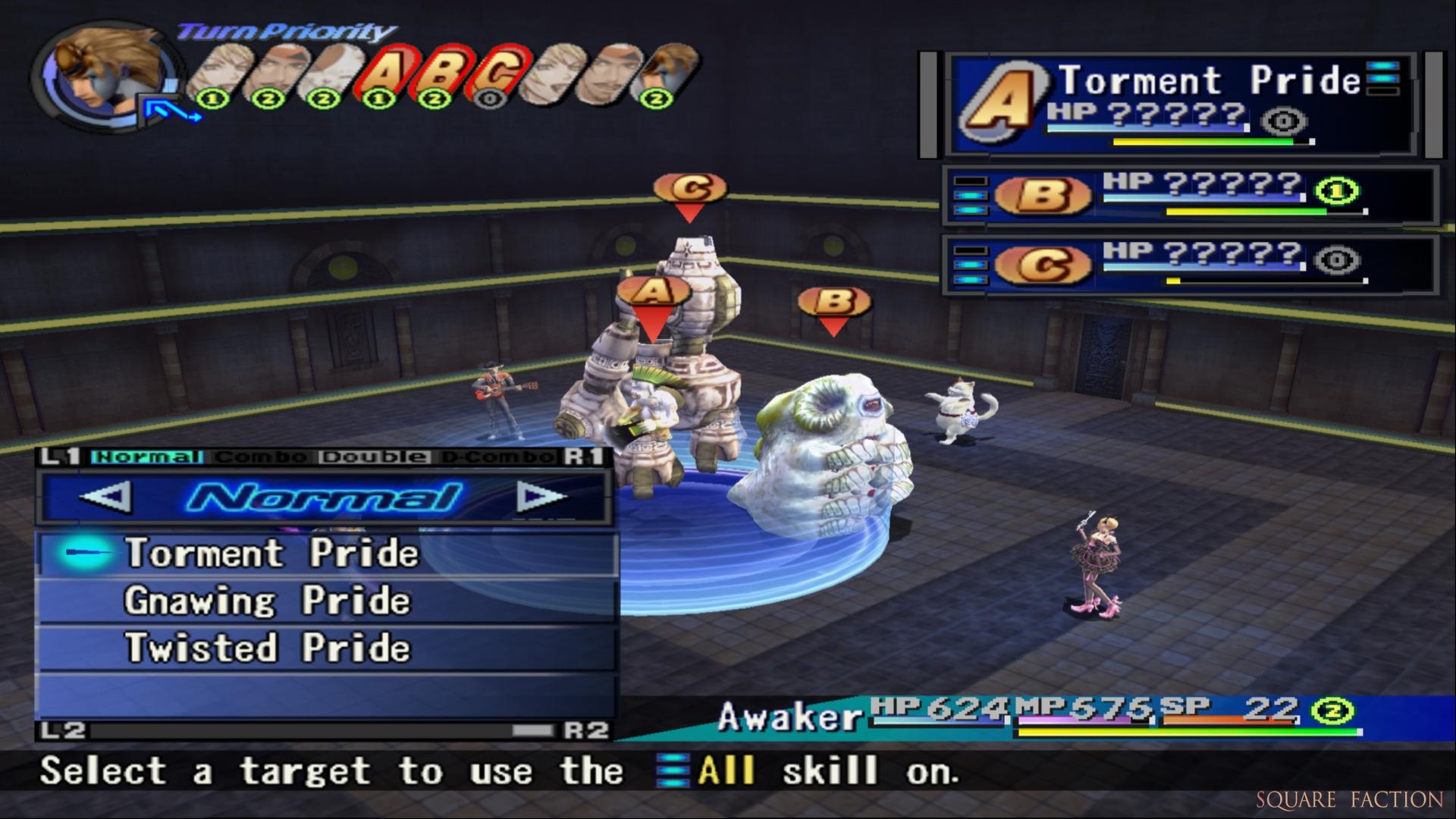Select the Normal skill tab
Screen dimensions: 1456x819
click(146, 457)
